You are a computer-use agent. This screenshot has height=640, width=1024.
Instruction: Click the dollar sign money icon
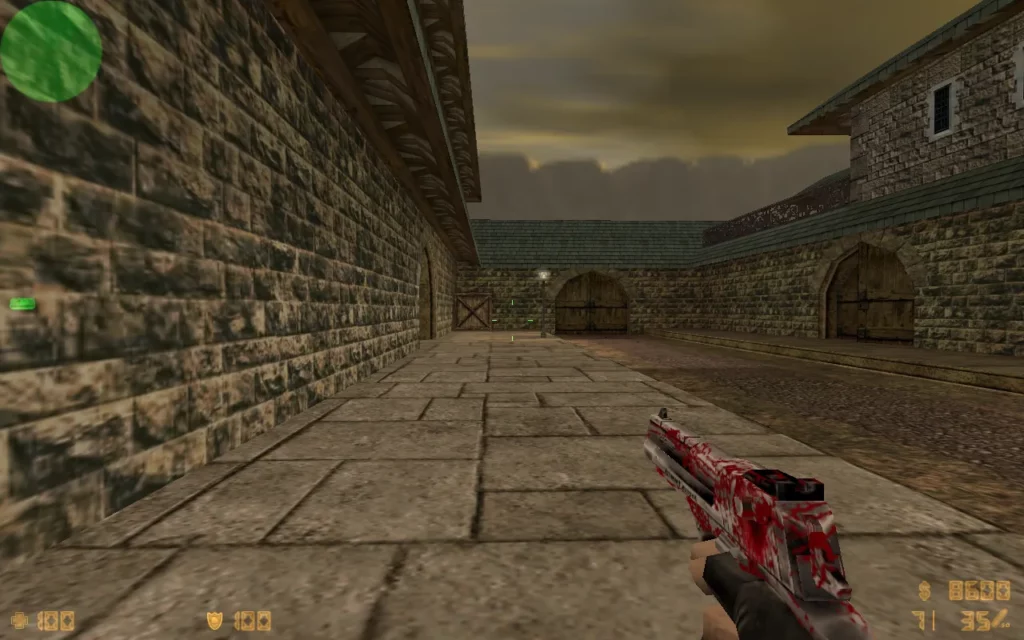click(925, 591)
